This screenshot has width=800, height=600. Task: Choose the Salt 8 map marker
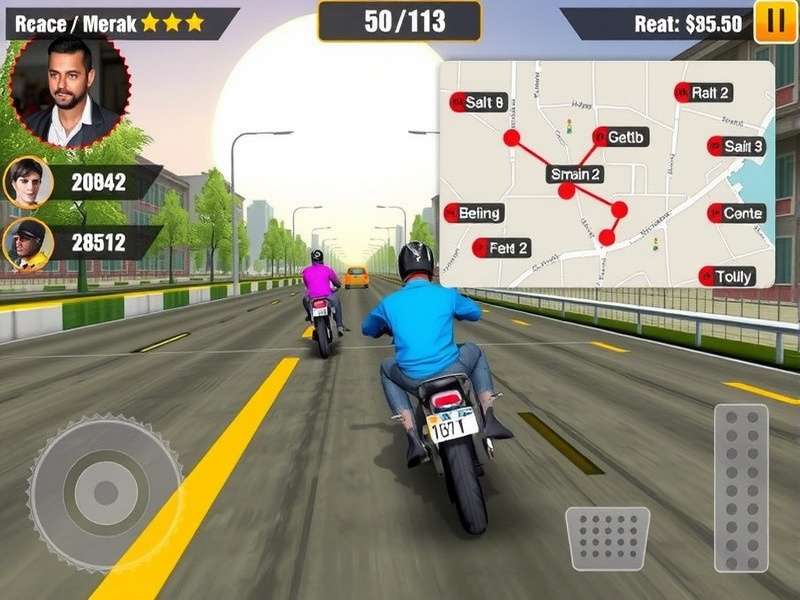pos(479,101)
